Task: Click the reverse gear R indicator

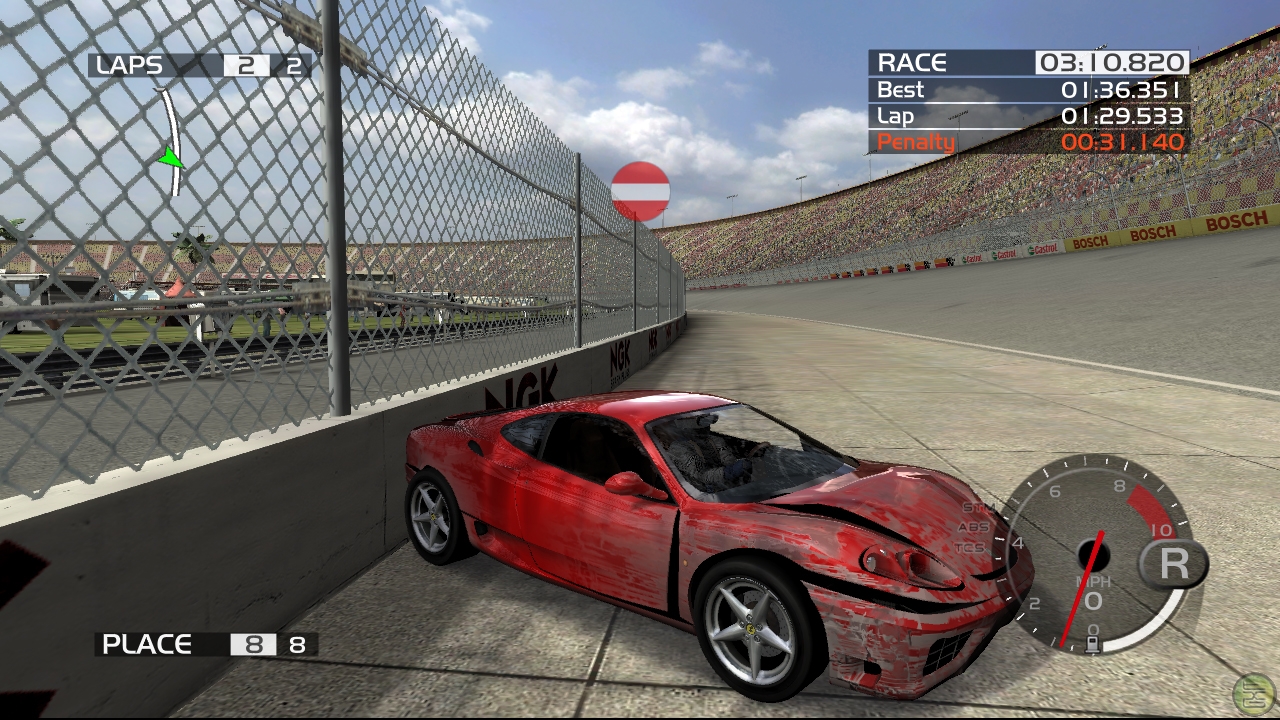Action: (x=1173, y=564)
